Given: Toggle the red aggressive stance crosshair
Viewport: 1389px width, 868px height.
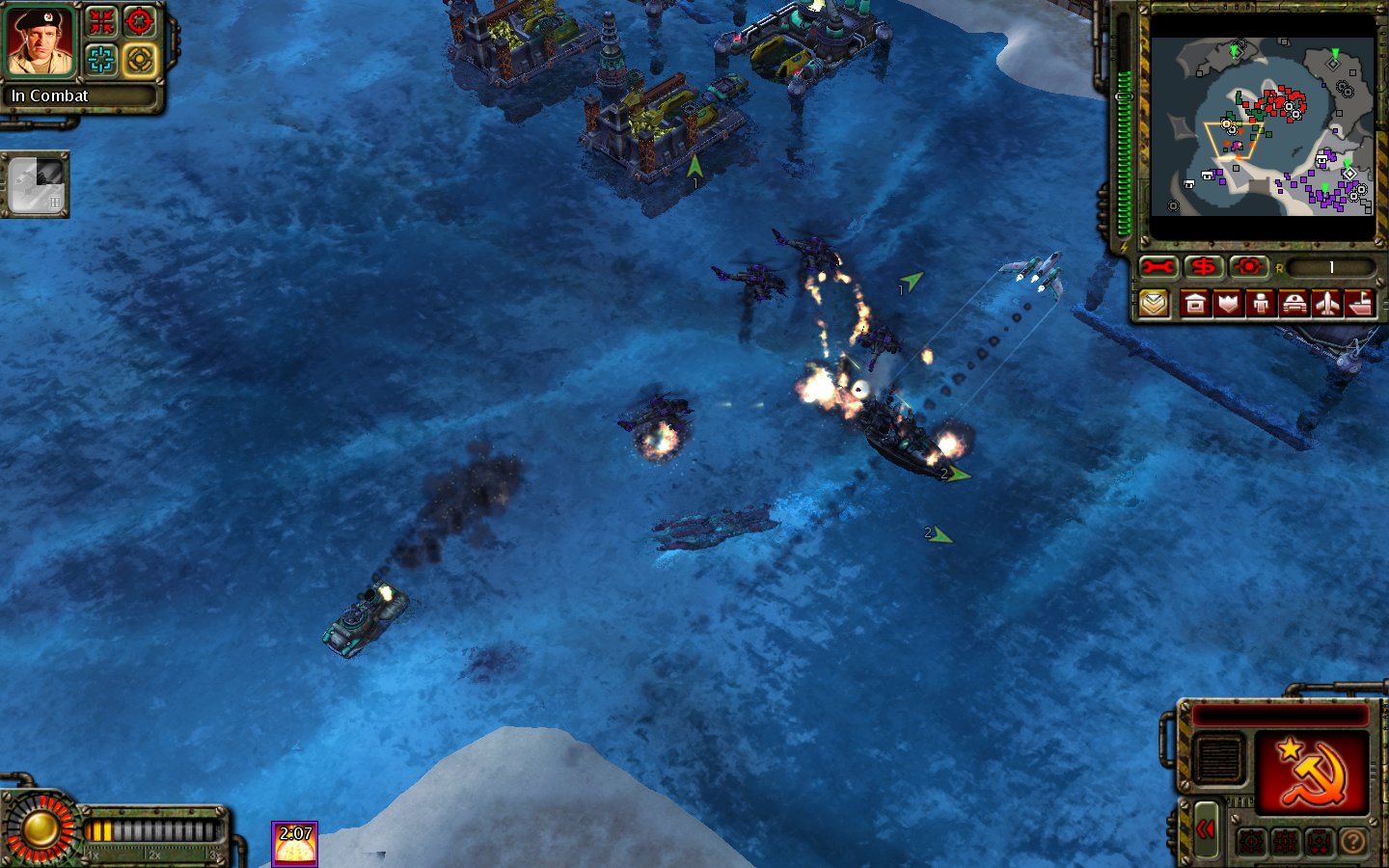Looking at the screenshot, I should click(138, 21).
